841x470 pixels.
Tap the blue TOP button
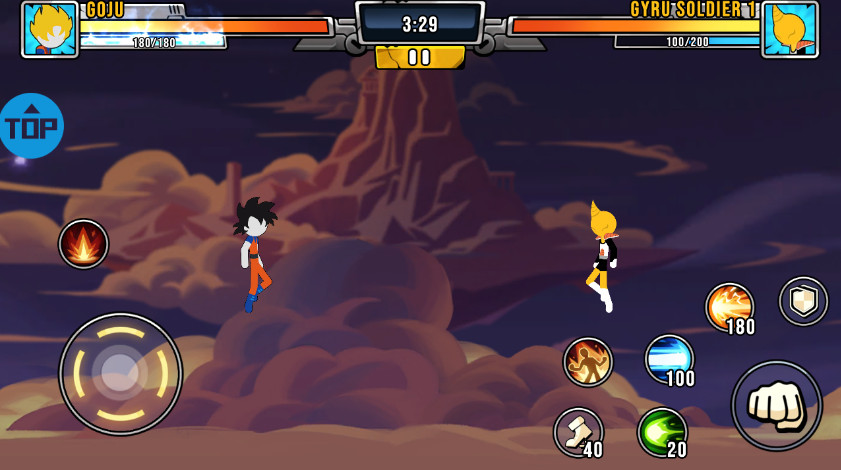point(31,126)
